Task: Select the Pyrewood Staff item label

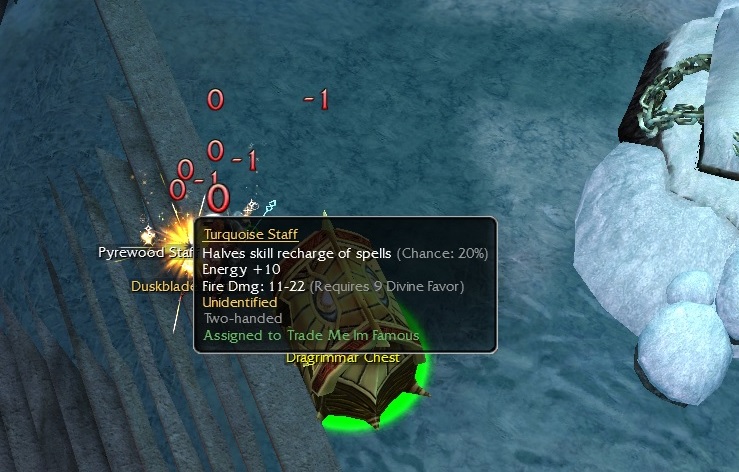Action: pos(146,252)
